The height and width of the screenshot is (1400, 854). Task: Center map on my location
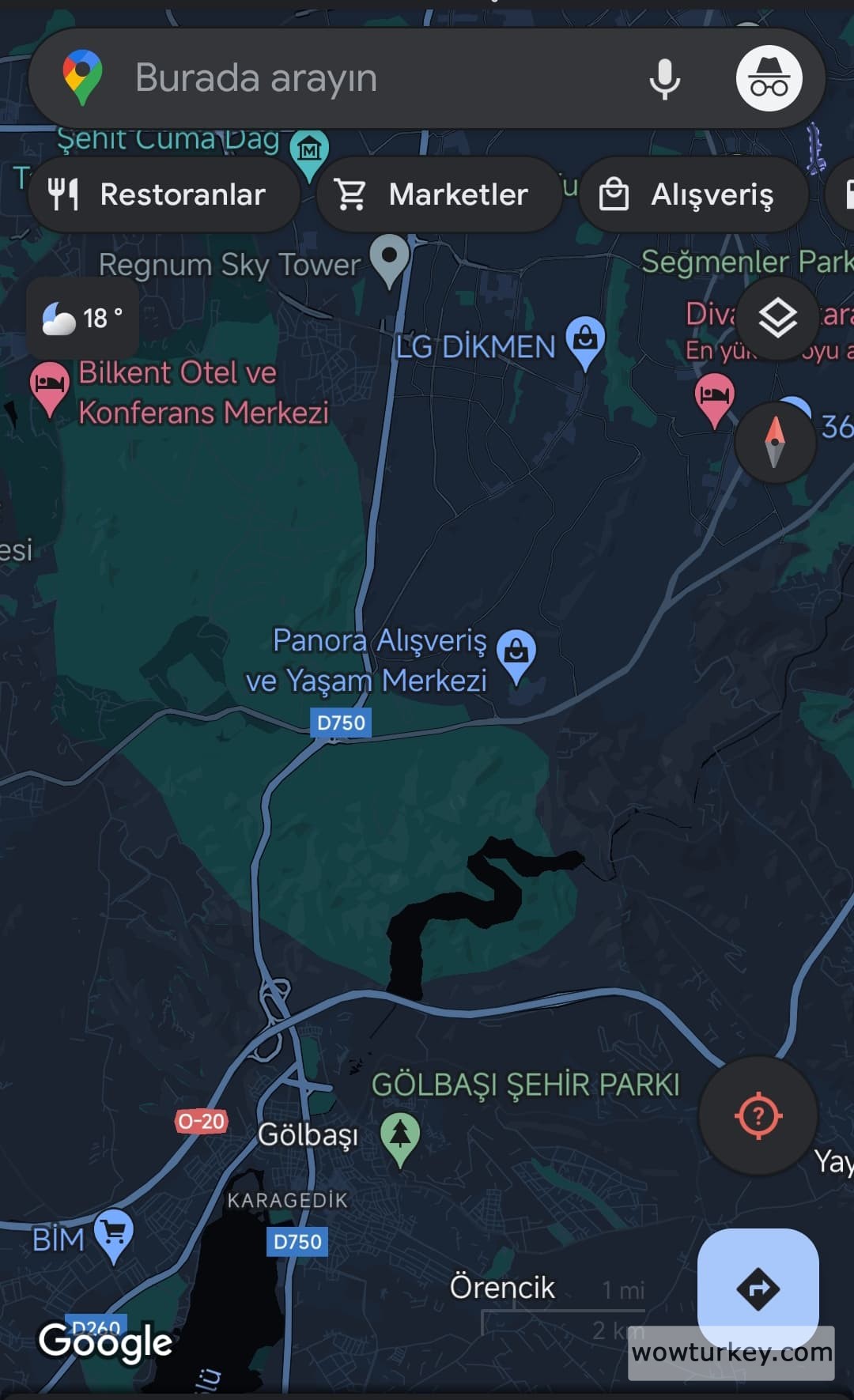tap(758, 1115)
